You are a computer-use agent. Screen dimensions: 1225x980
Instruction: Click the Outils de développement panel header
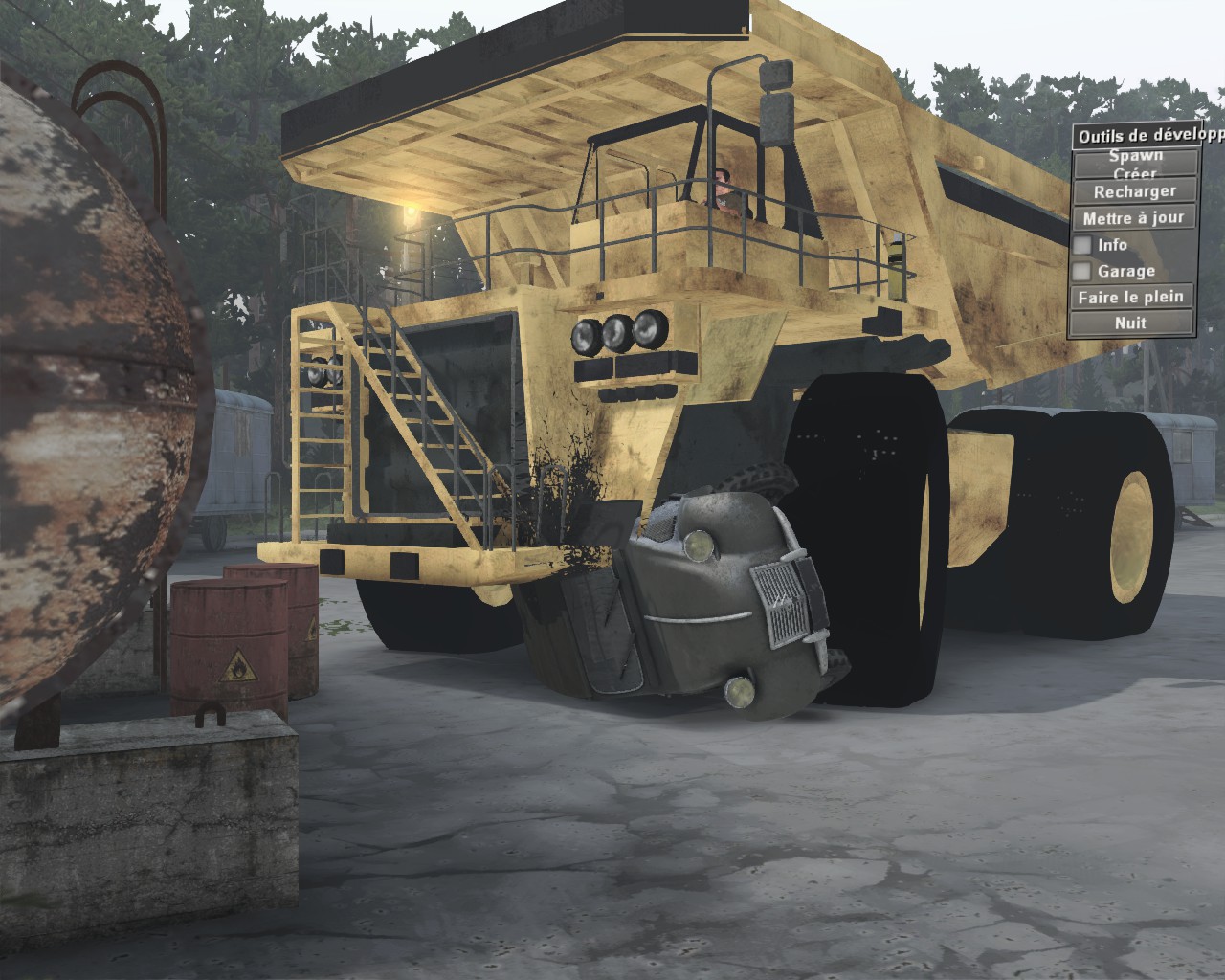[1147, 136]
